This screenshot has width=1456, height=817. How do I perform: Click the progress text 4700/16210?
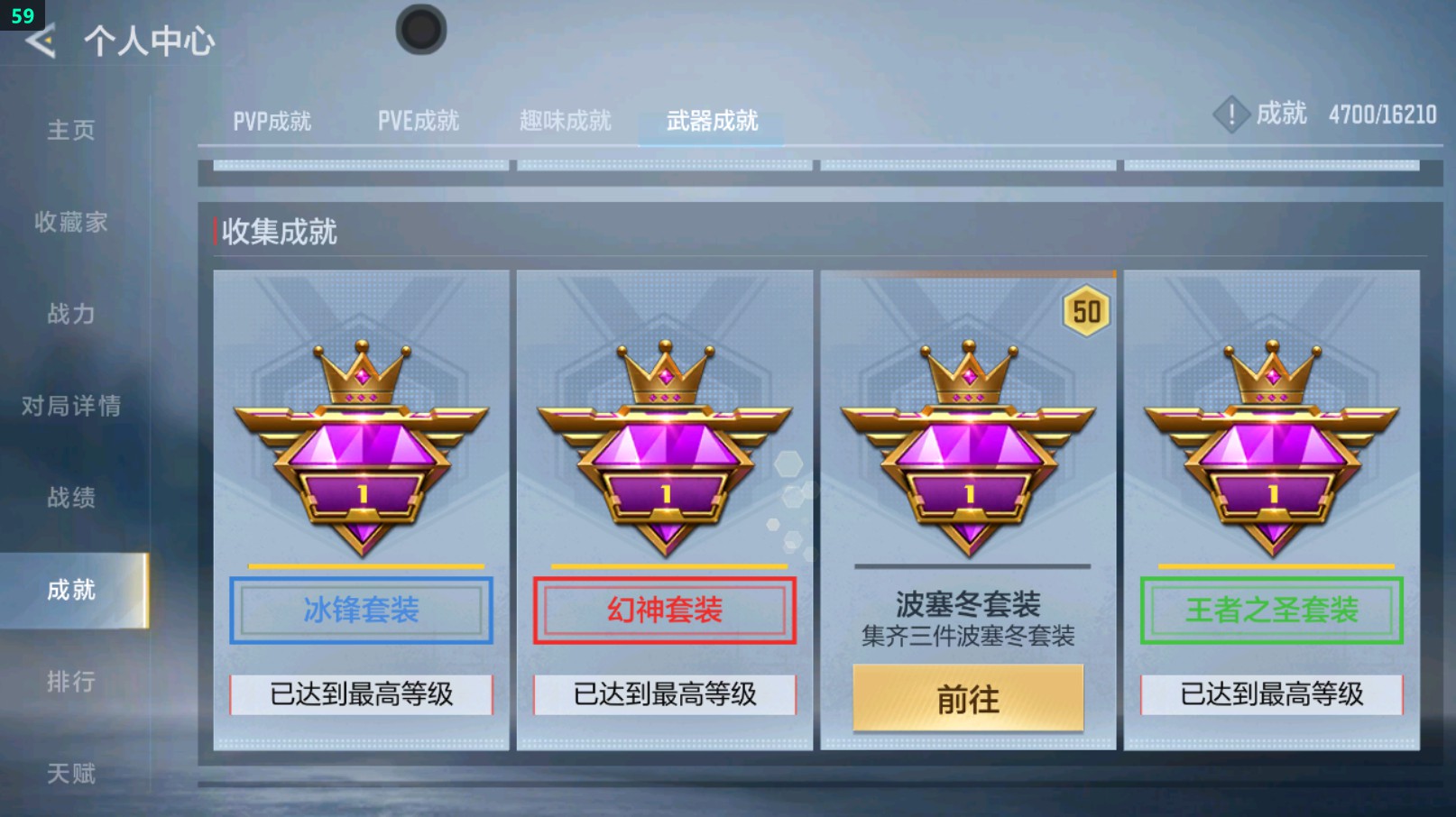pyautogui.click(x=1381, y=115)
